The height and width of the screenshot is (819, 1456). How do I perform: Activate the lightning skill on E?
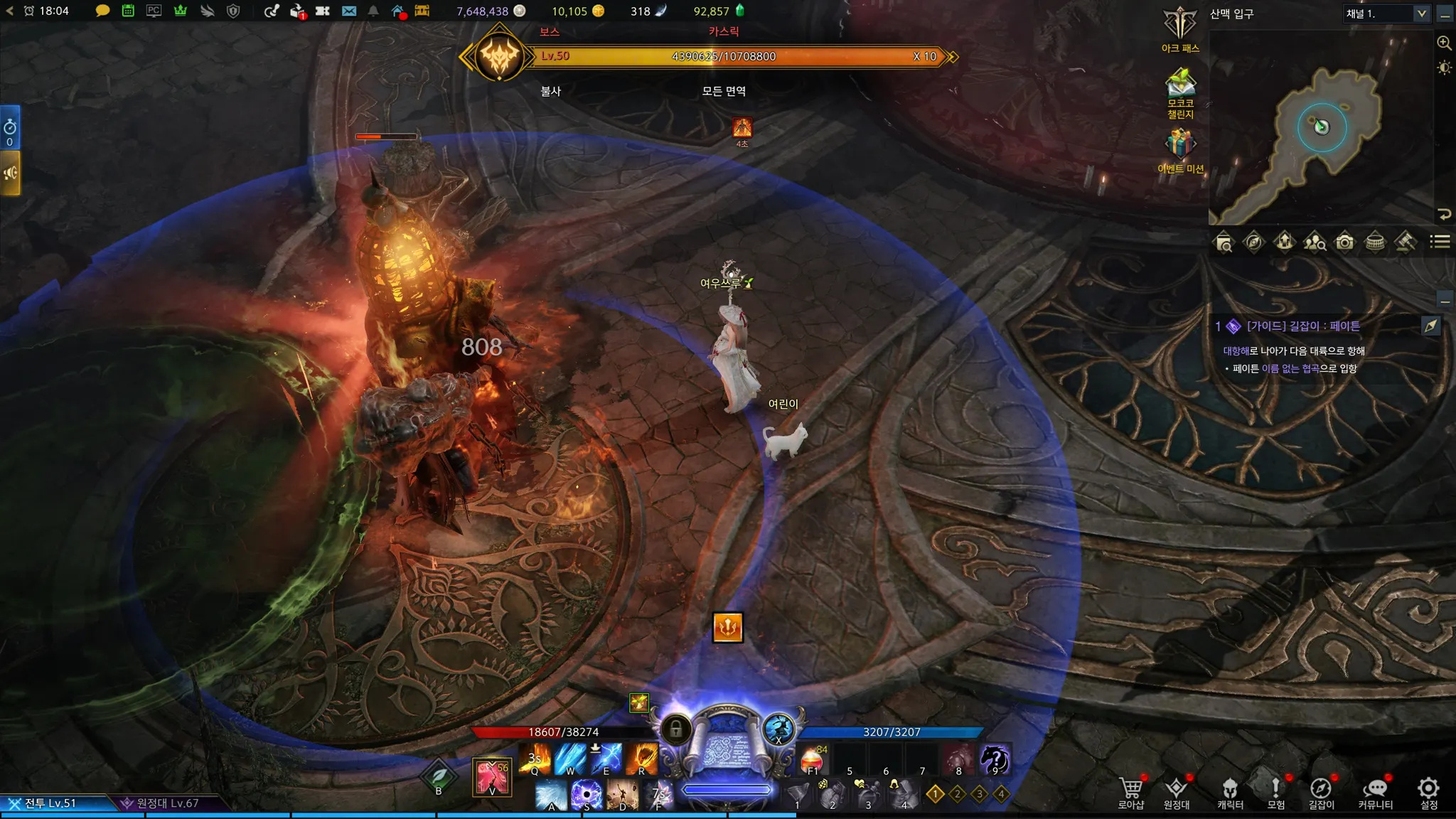606,759
